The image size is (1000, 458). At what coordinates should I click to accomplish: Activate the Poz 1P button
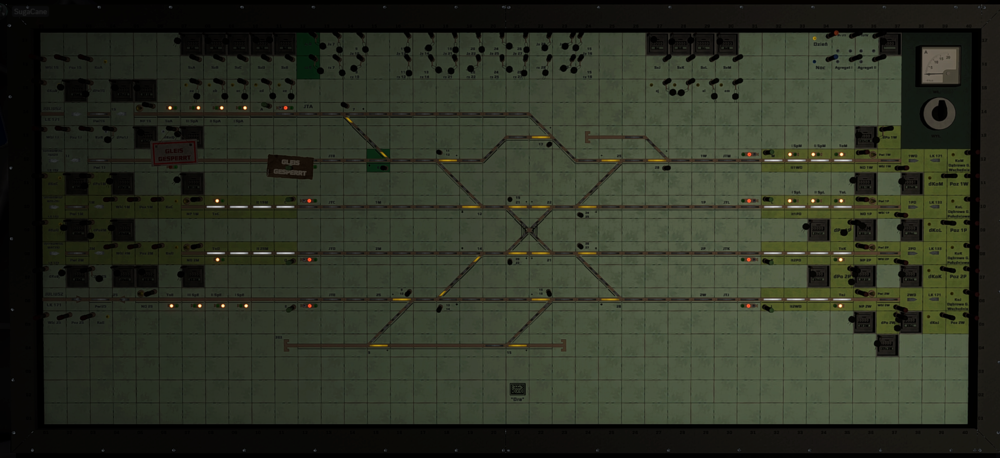tap(958, 229)
